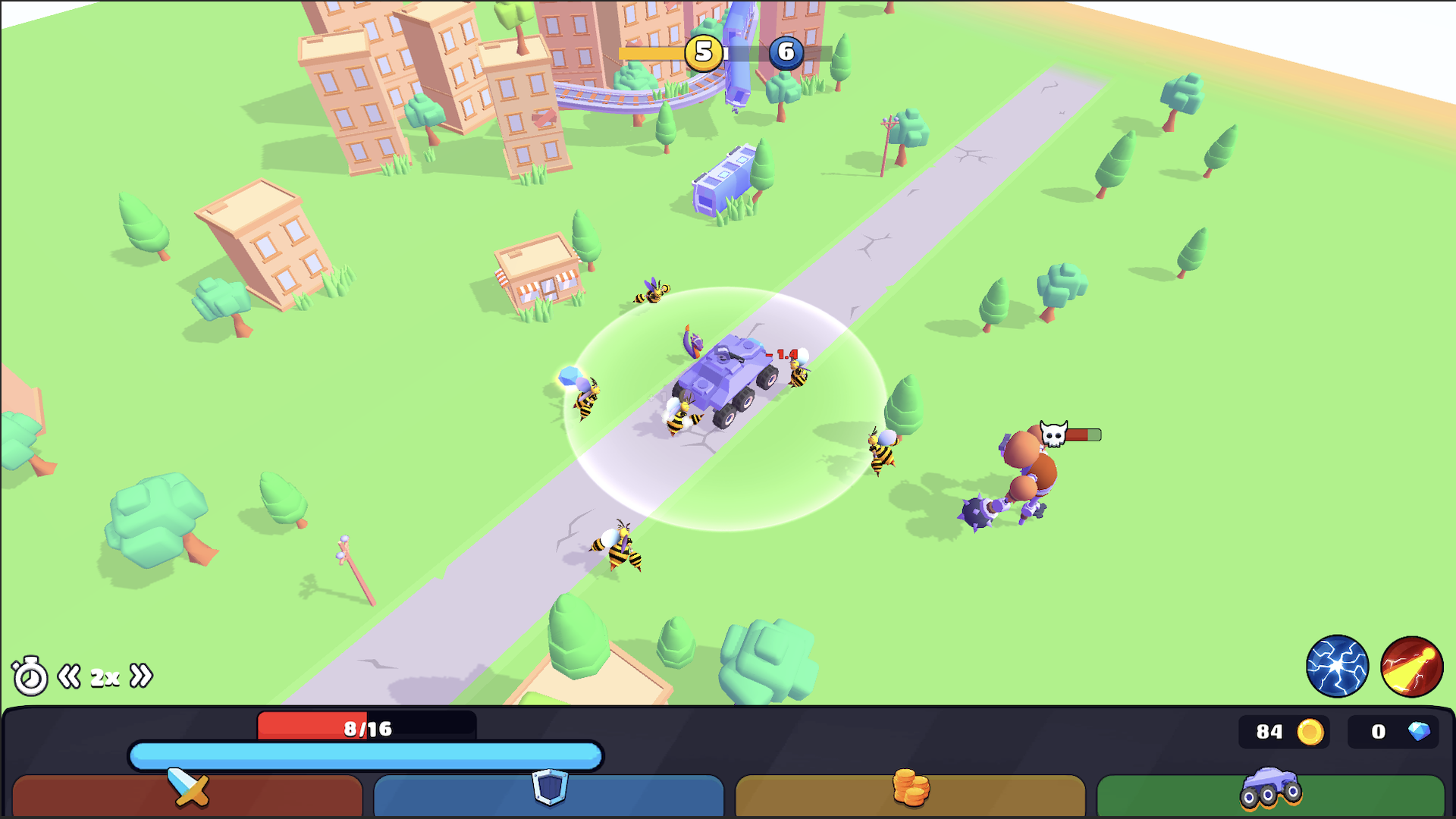
Task: Click the yellow level 5 badge
Action: pos(703,53)
